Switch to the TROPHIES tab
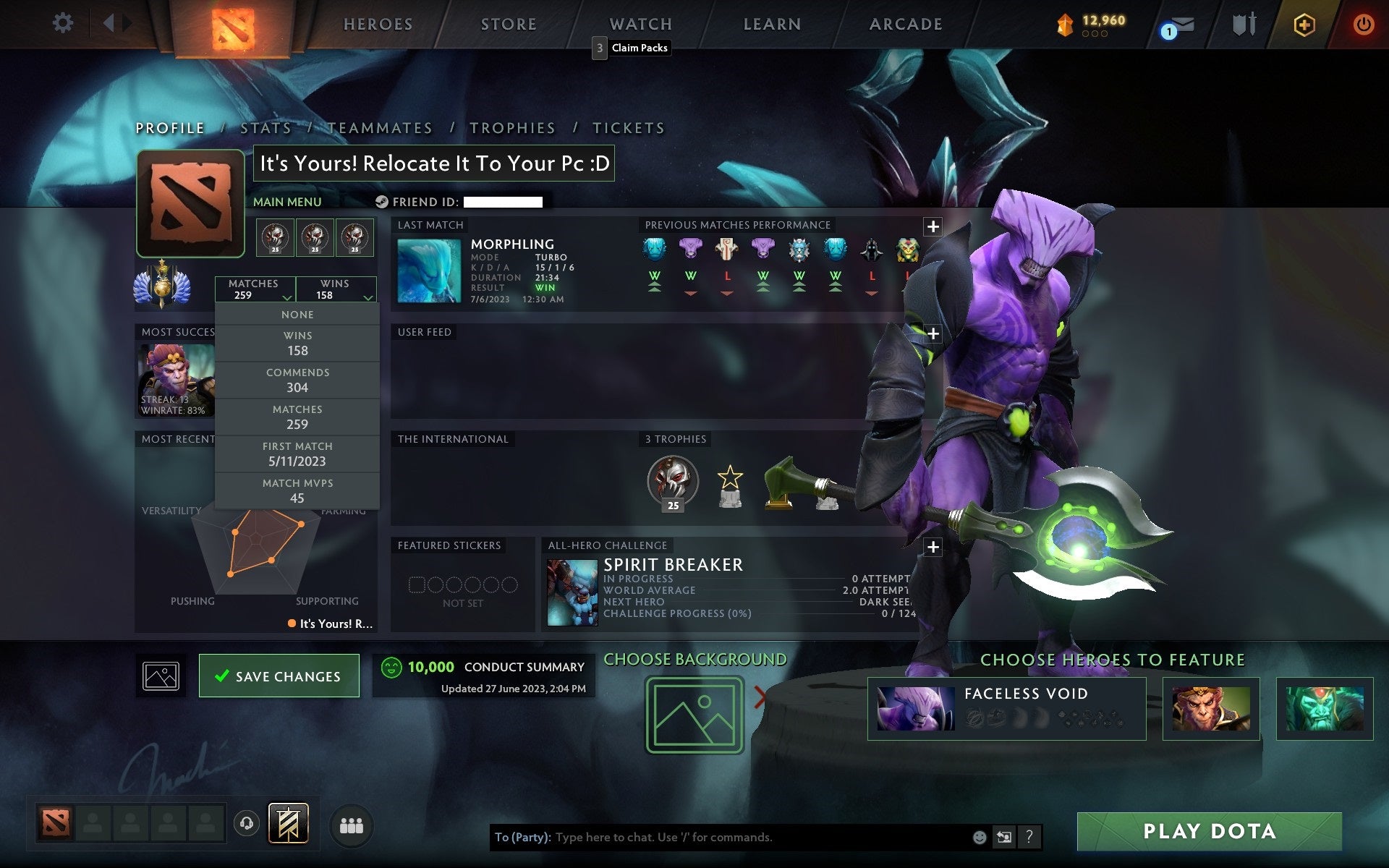This screenshot has height=868, width=1389. coord(512,127)
